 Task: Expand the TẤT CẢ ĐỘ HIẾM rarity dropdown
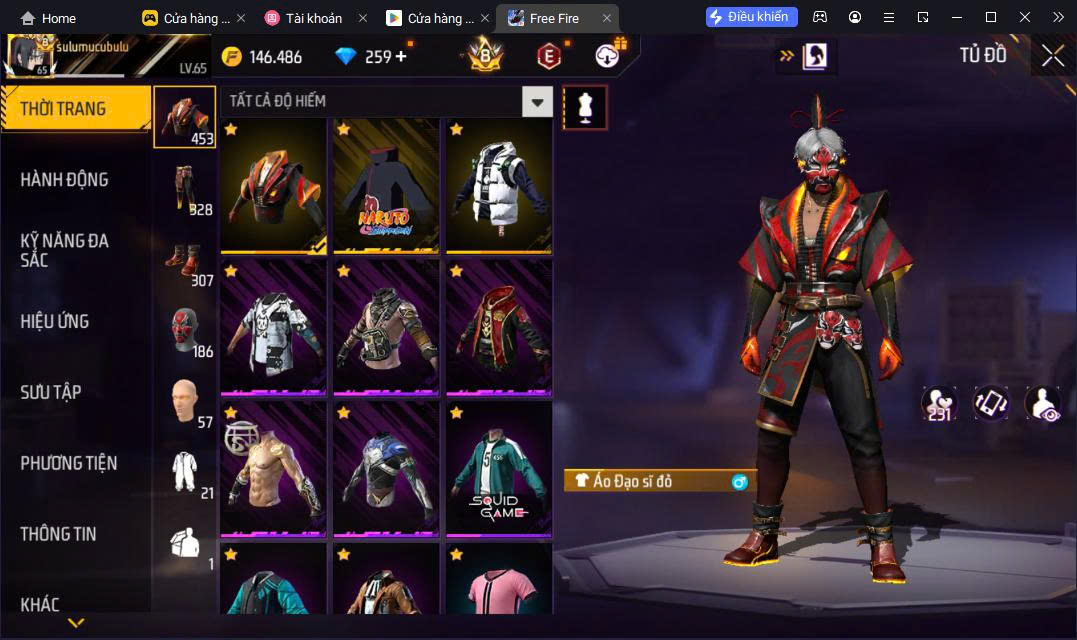(538, 101)
